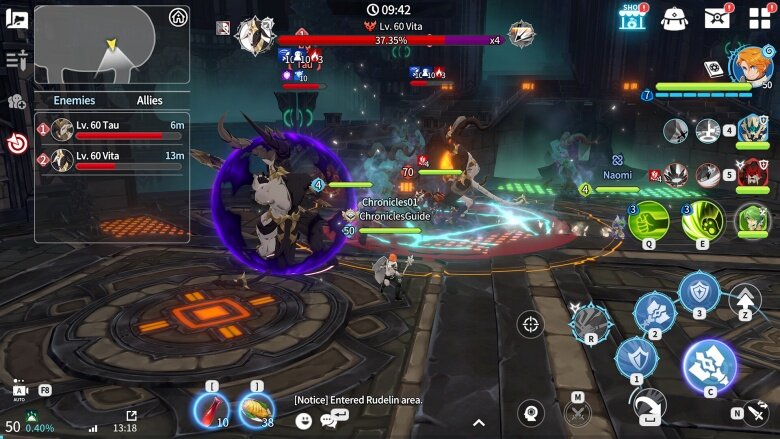Screen dimensions: 780x439
Task: Open the Shop
Action: click(x=631, y=17)
